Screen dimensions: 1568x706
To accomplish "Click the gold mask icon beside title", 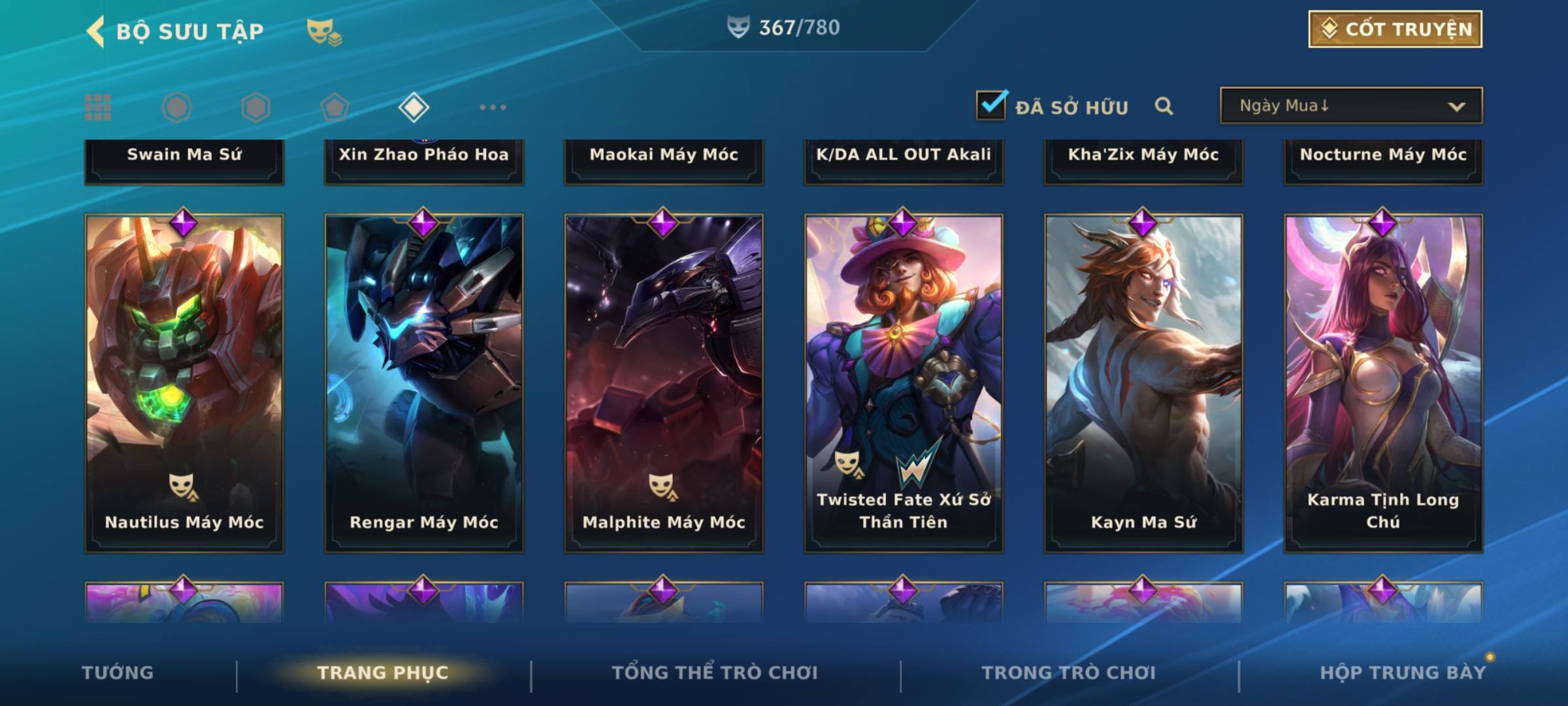I will pyautogui.click(x=324, y=31).
